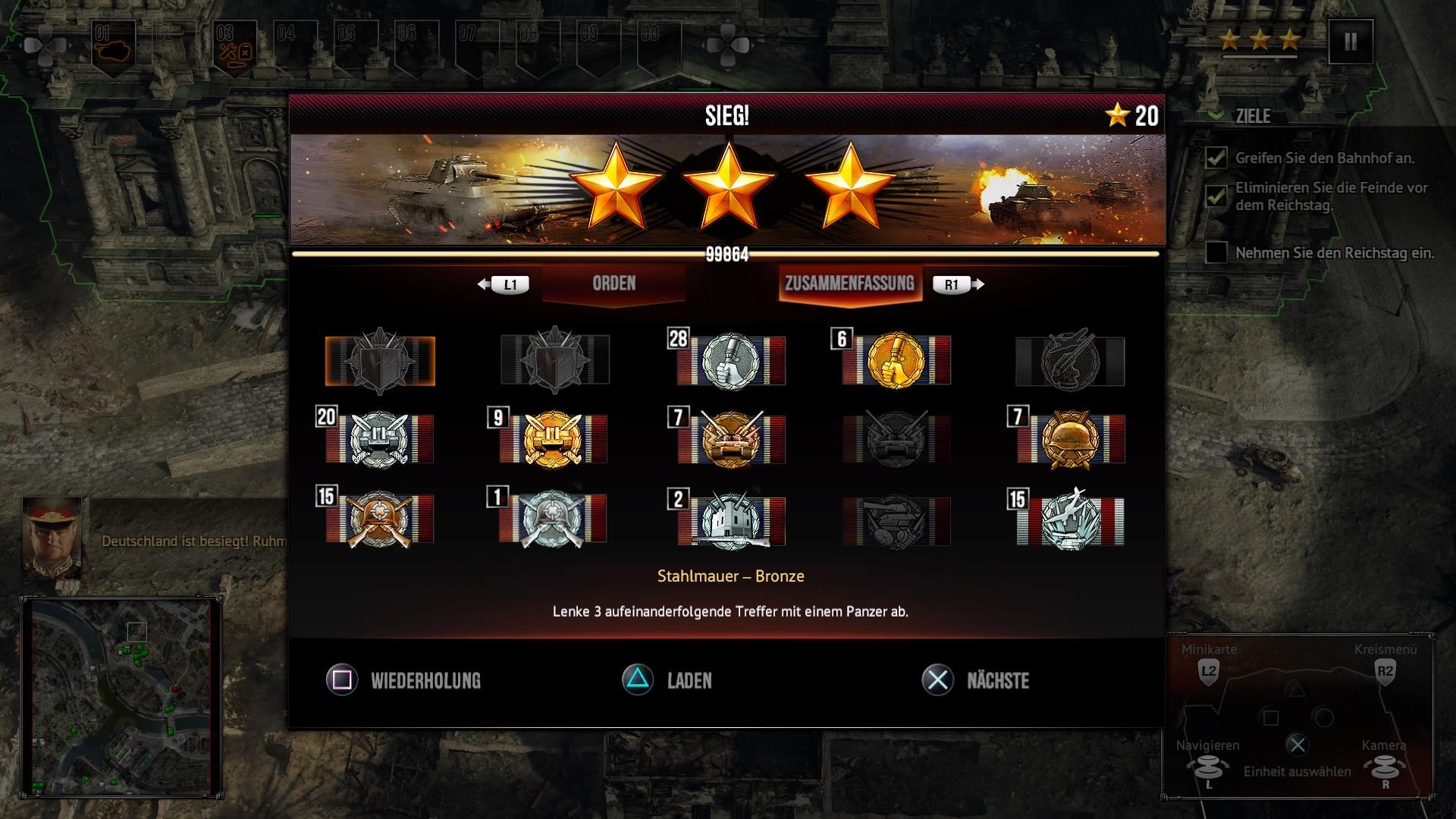Click the minimap in the corner
The width and height of the screenshot is (1456, 819).
(x=121, y=696)
